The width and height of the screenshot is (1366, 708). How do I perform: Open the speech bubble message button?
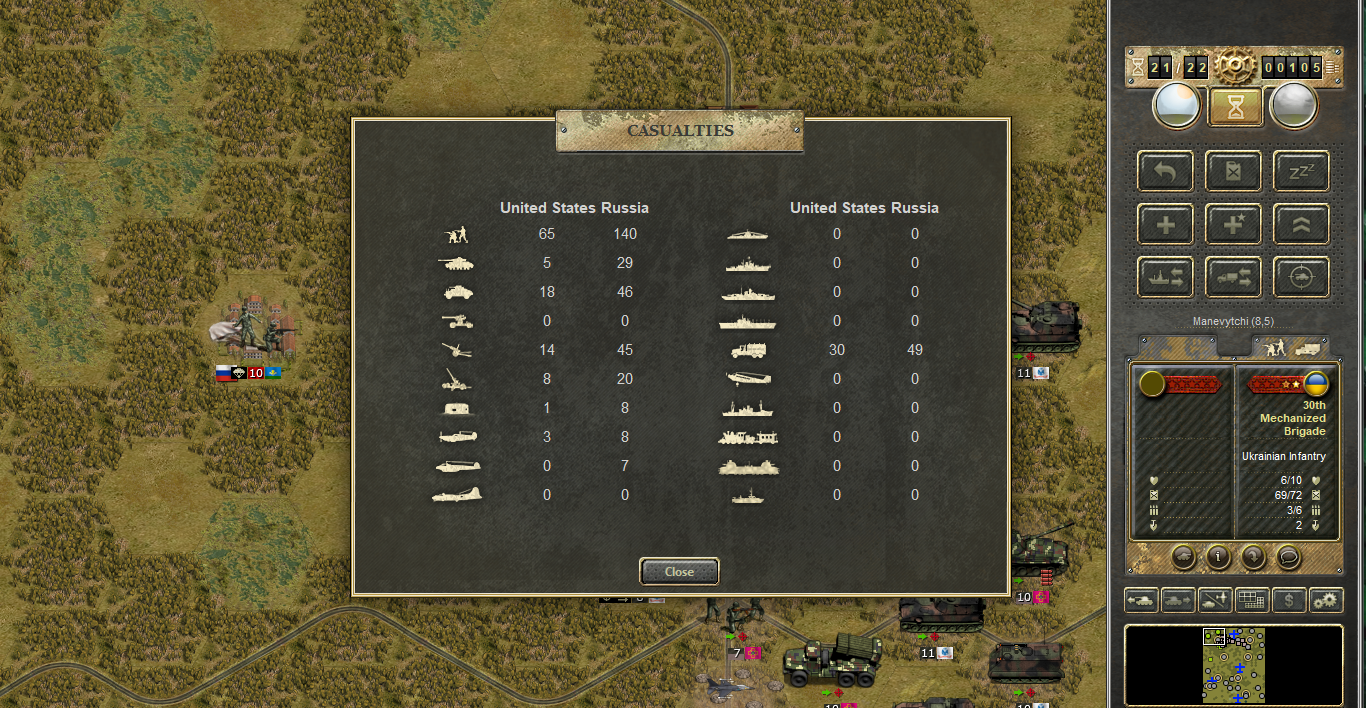click(1288, 556)
